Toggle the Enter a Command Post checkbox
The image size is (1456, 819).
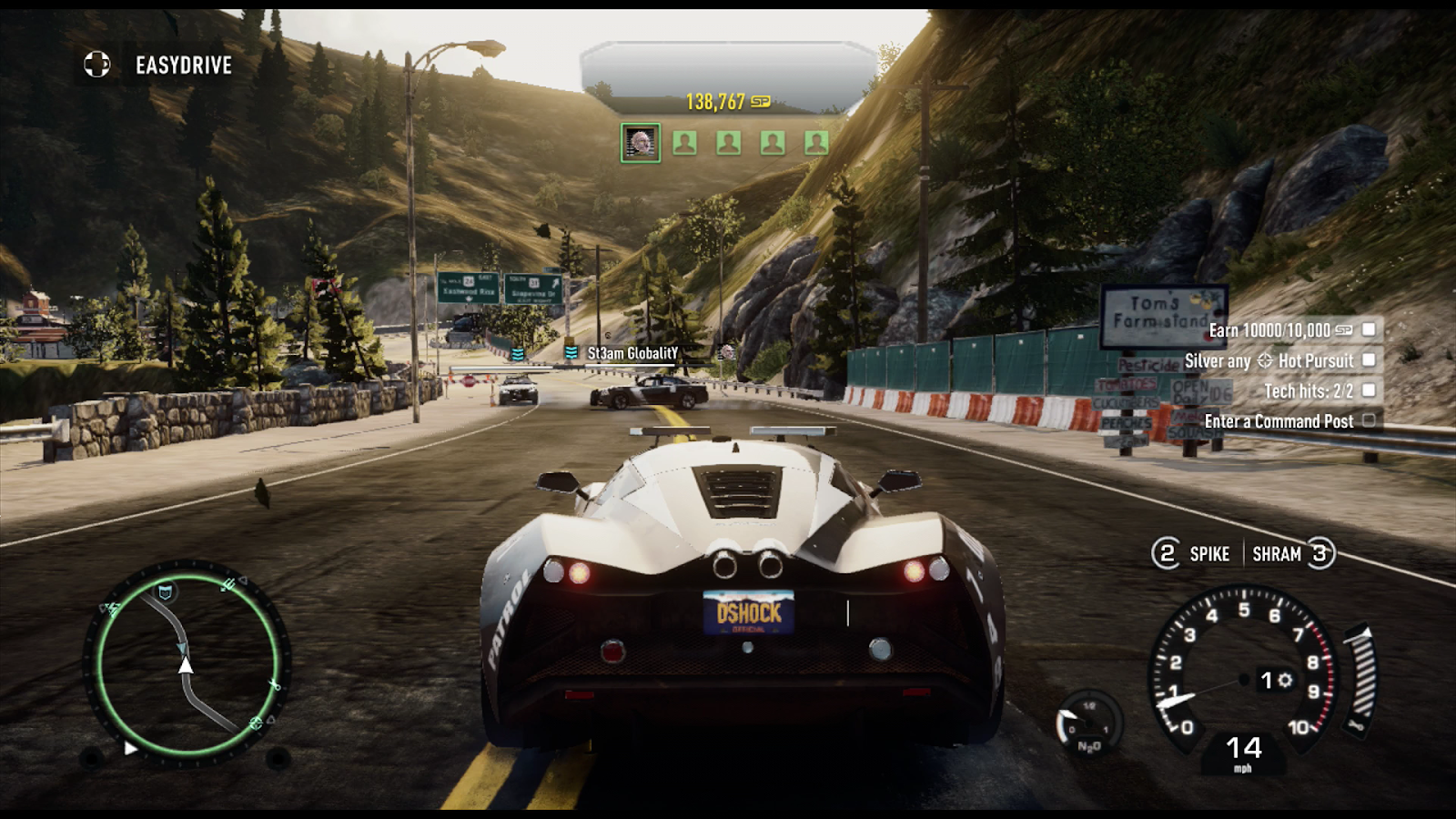tap(1369, 420)
